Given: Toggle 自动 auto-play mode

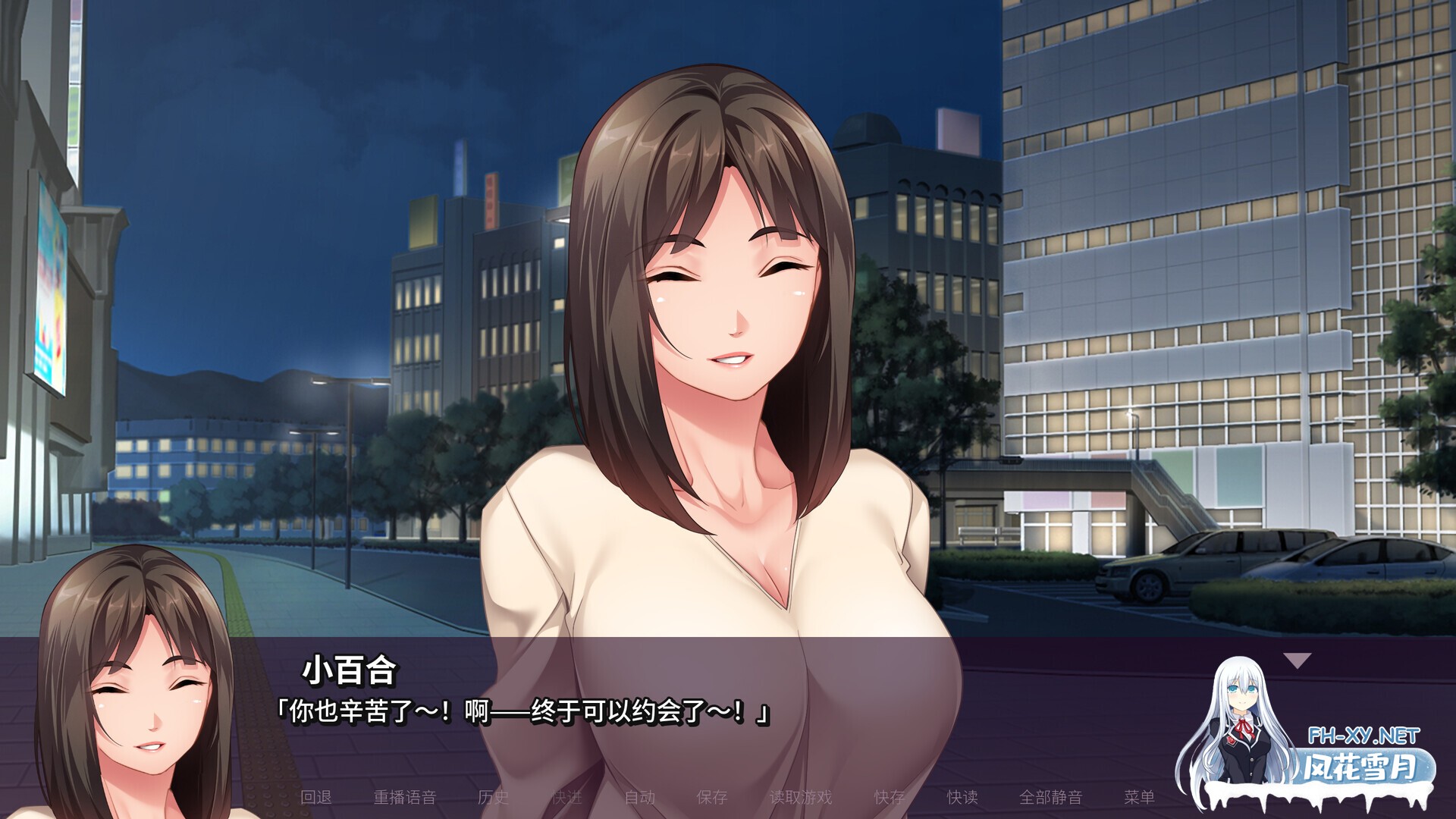Looking at the screenshot, I should point(641,799).
